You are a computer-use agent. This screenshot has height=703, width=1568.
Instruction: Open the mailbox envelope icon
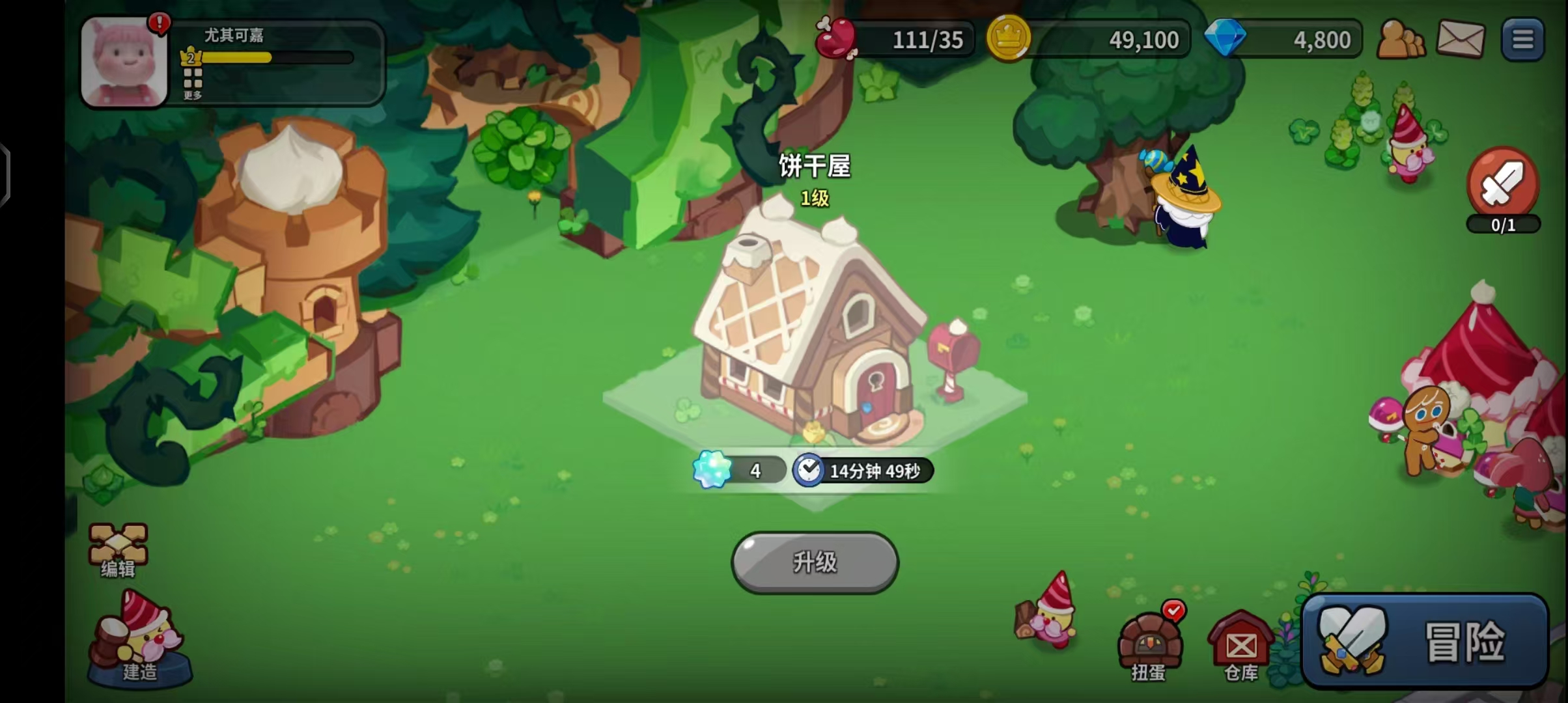[x=1461, y=40]
